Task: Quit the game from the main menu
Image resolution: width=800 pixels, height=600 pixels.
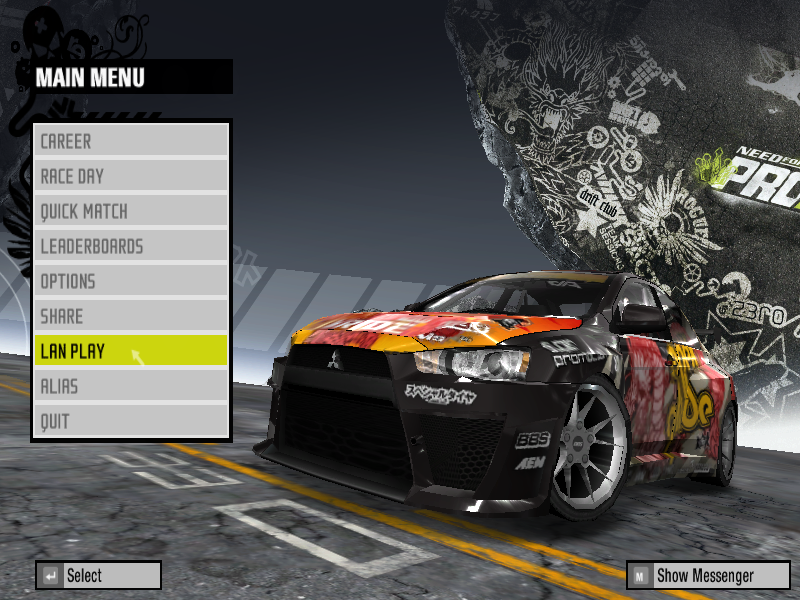Action: click(131, 421)
